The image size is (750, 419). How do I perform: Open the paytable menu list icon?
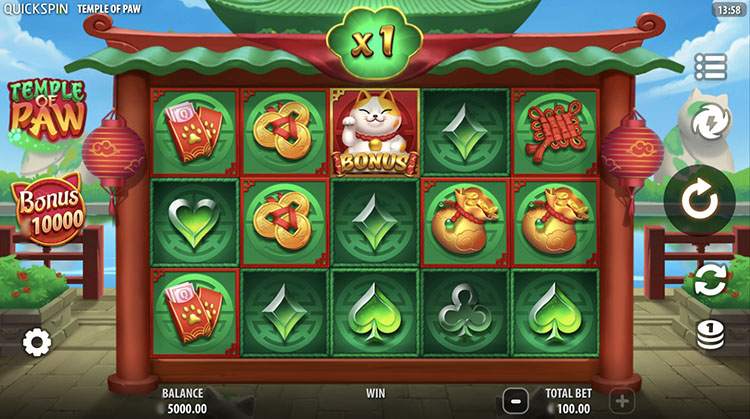pos(710,67)
